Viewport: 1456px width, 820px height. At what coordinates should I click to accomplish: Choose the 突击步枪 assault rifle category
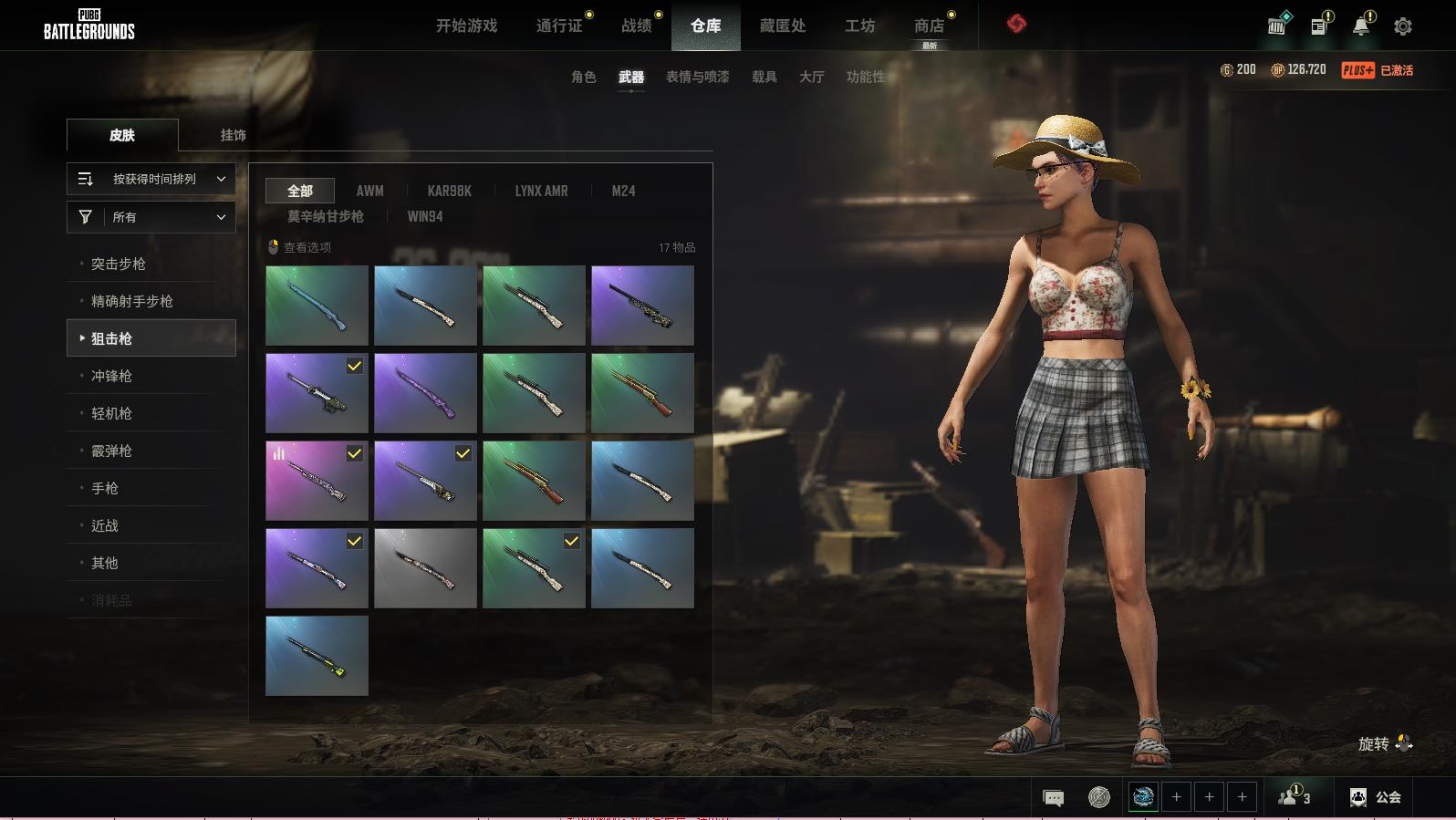[x=119, y=264]
